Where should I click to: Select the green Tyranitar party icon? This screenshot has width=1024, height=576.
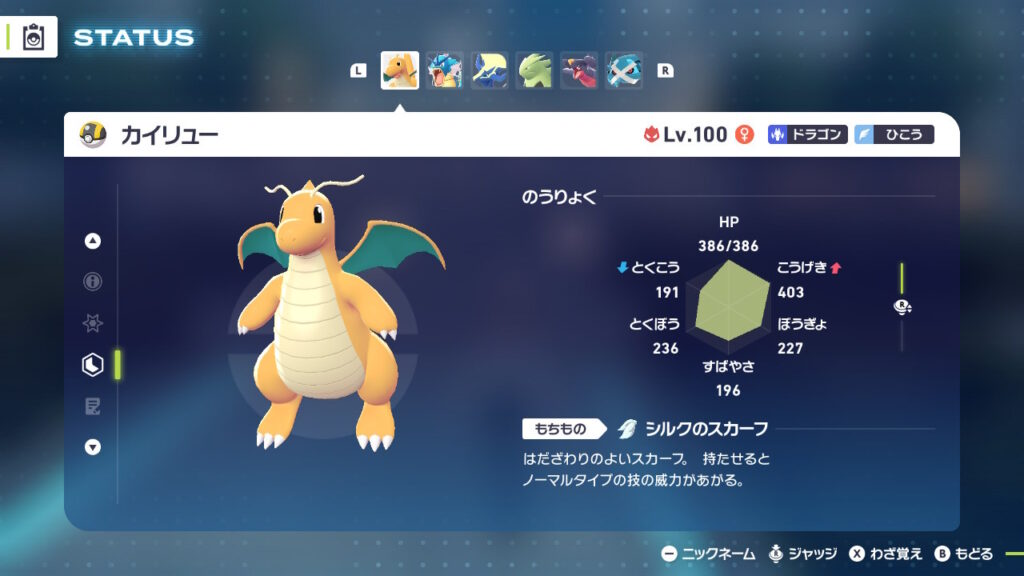pyautogui.click(x=534, y=71)
